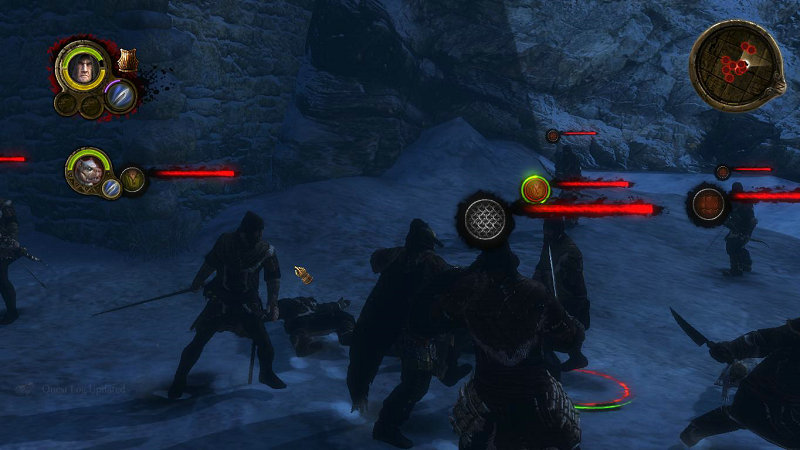The image size is (800, 450).
Task: Select the green-ringed enemy target marker
Action: (x=535, y=188)
